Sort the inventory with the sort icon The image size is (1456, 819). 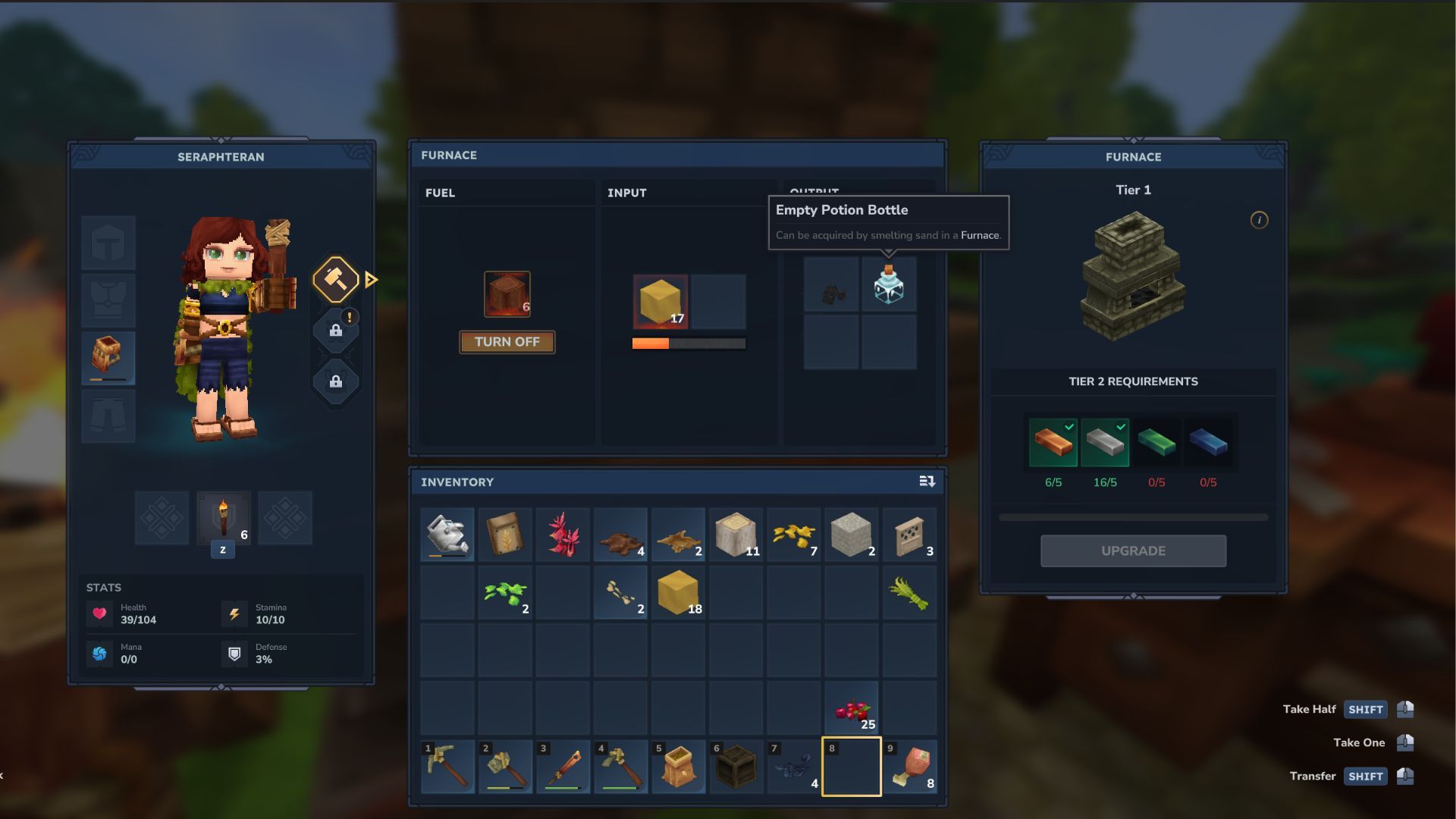coord(927,482)
